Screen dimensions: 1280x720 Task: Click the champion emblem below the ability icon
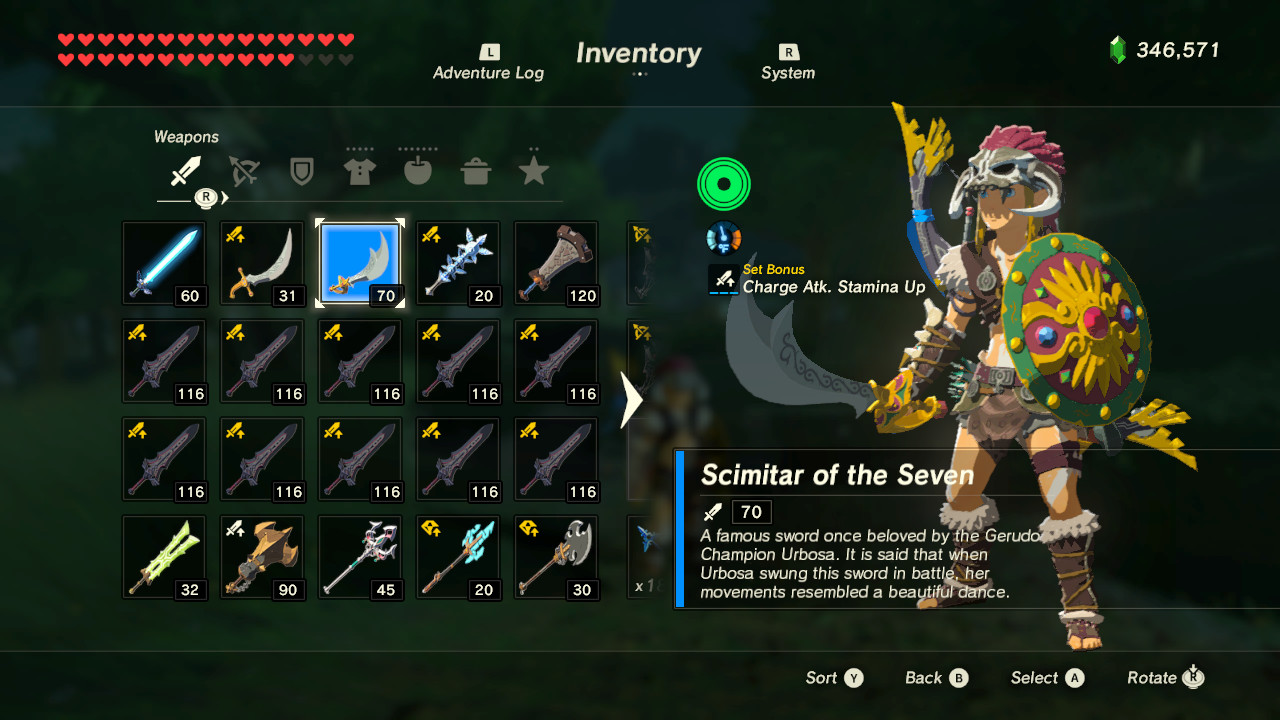click(x=723, y=237)
